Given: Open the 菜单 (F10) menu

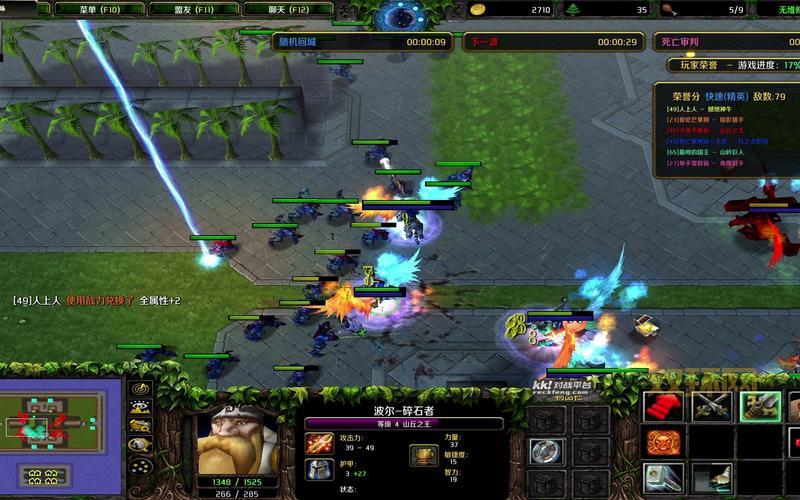Looking at the screenshot, I should 97,9.
